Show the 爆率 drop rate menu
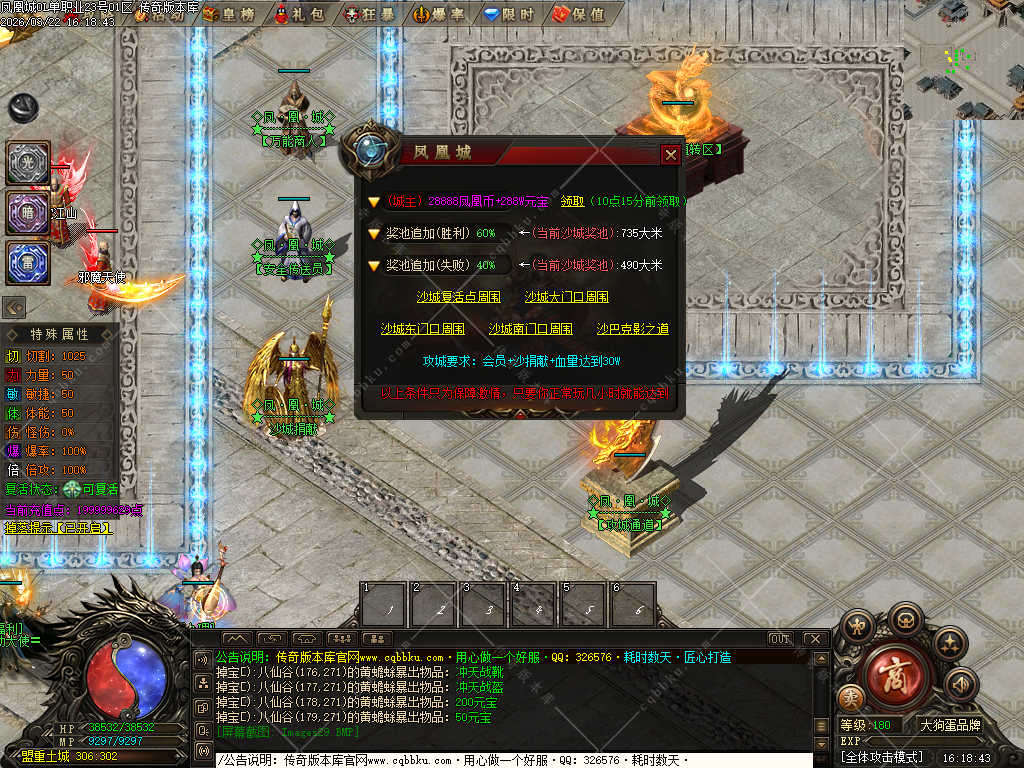Image resolution: width=1024 pixels, height=768 pixels. (438, 14)
